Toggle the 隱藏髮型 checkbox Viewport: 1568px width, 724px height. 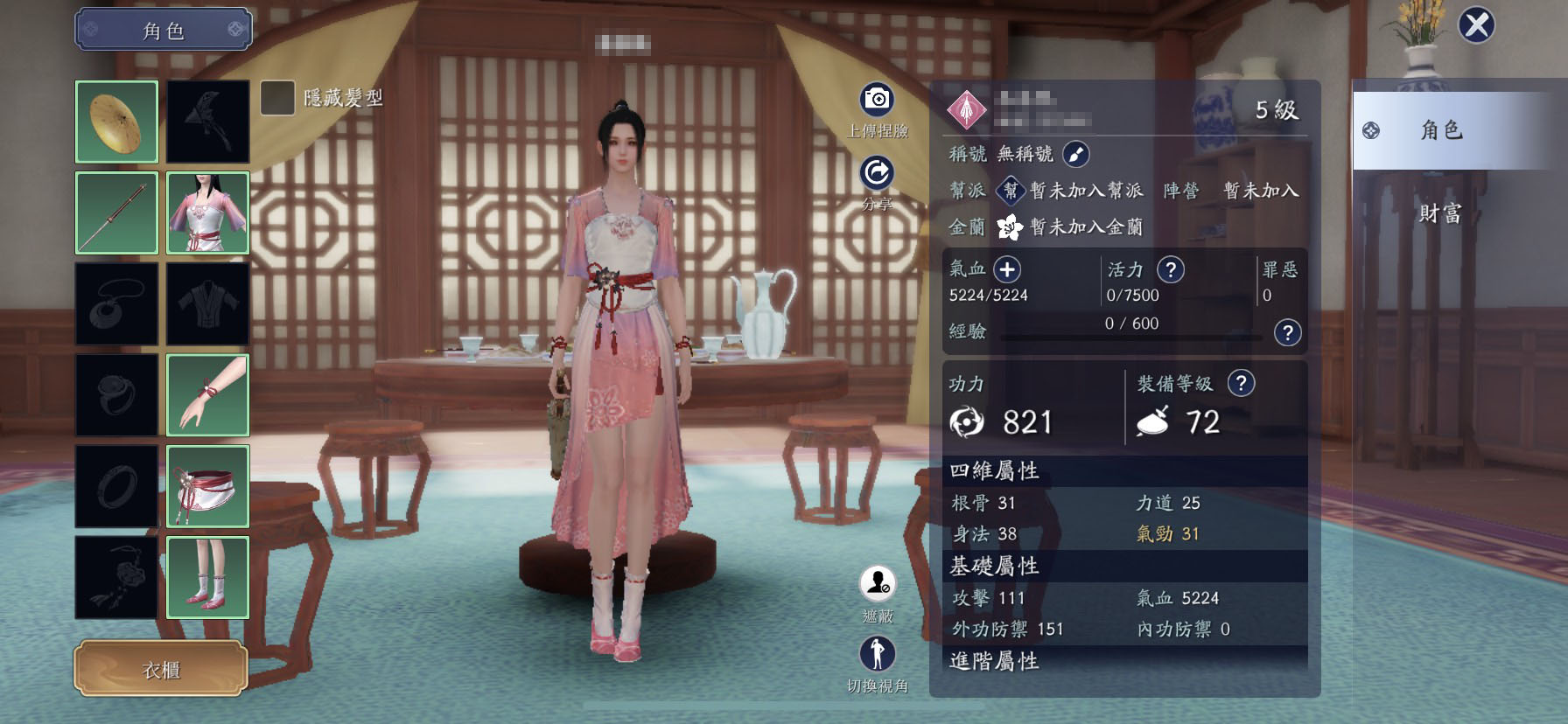[x=277, y=98]
